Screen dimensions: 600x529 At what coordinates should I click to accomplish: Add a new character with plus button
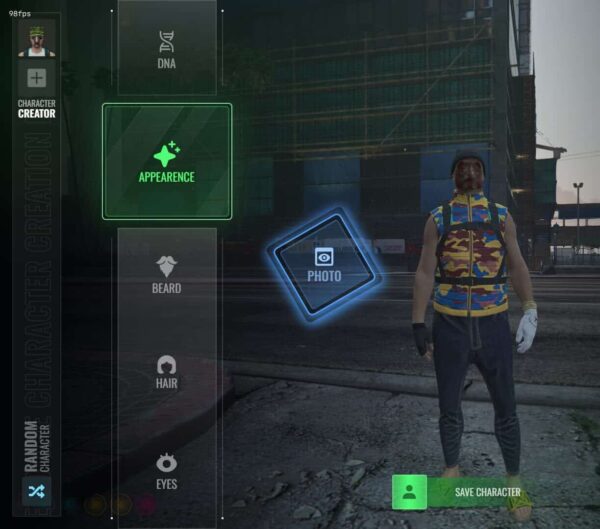click(37, 78)
